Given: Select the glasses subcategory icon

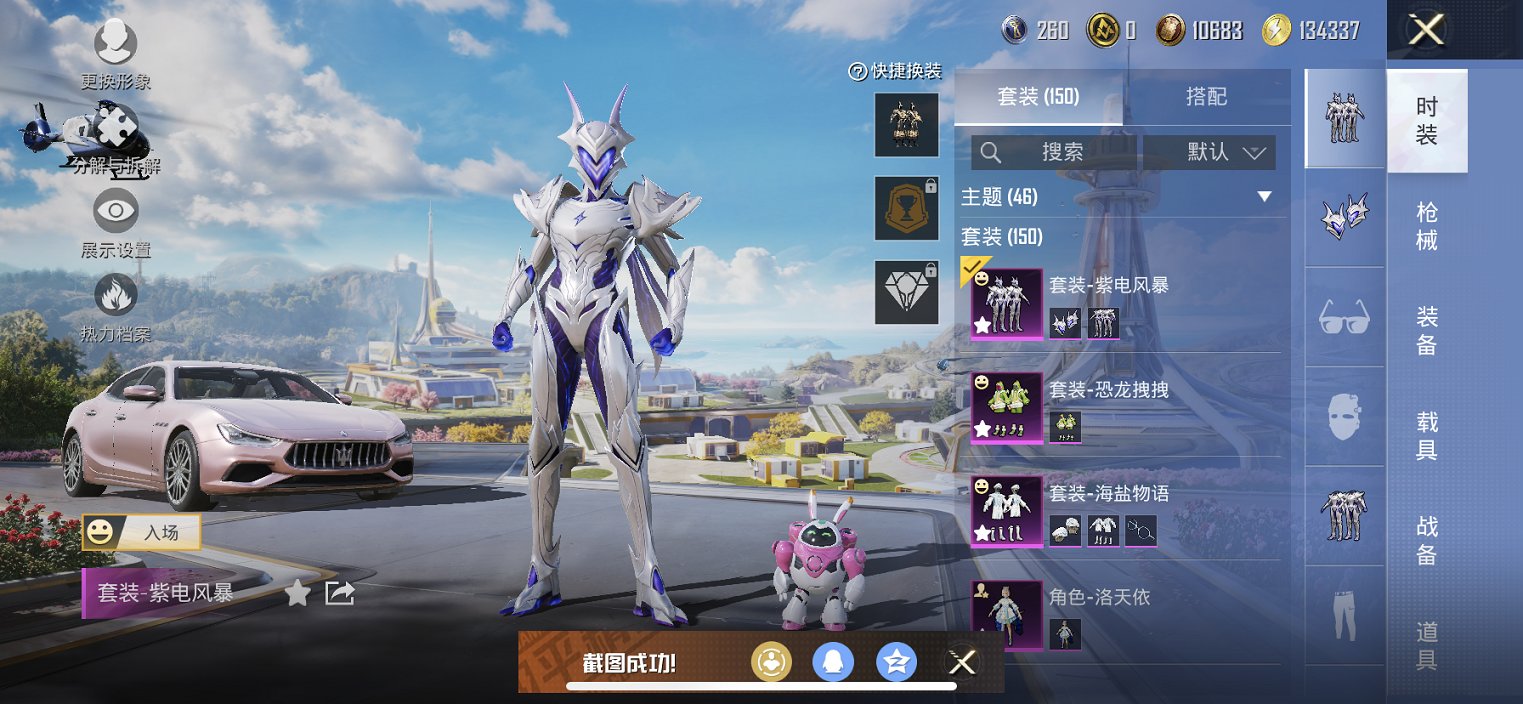Looking at the screenshot, I should coord(1345,317).
